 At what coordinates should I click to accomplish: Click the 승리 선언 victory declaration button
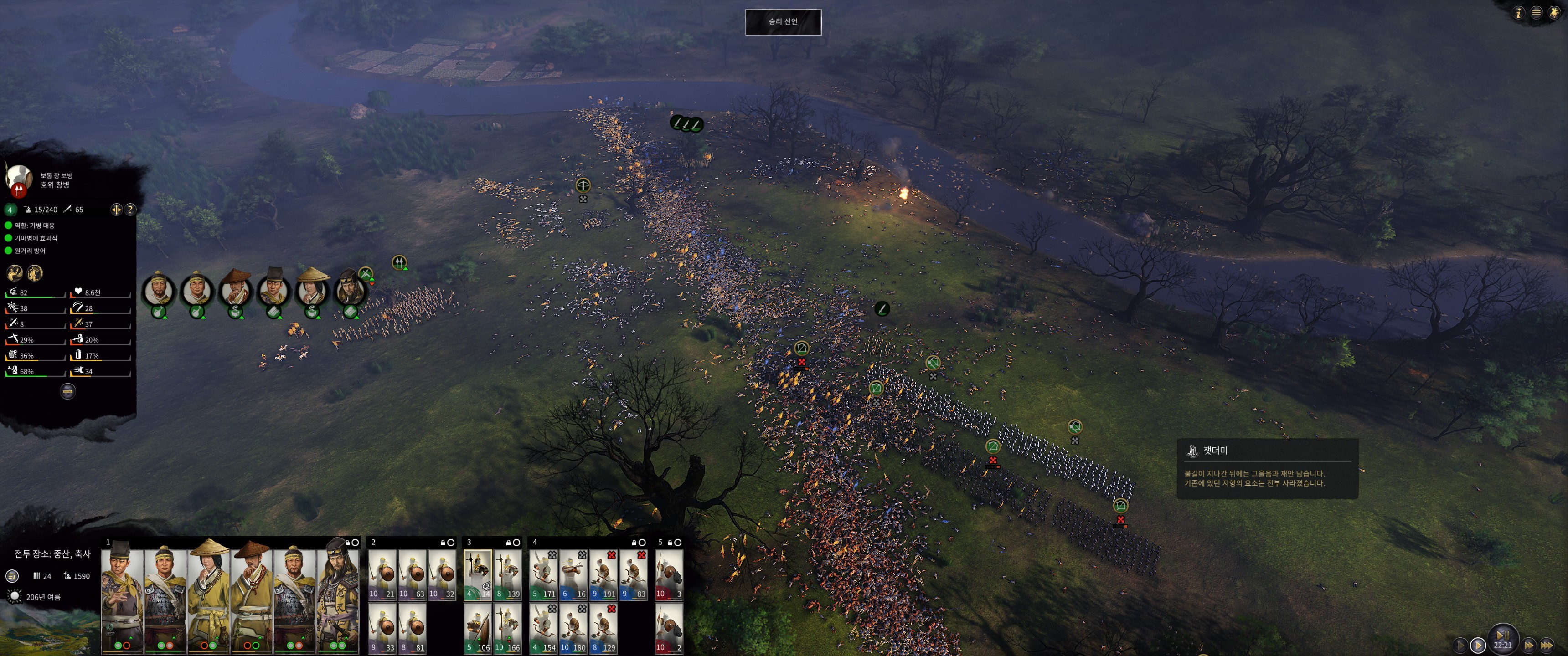[783, 22]
